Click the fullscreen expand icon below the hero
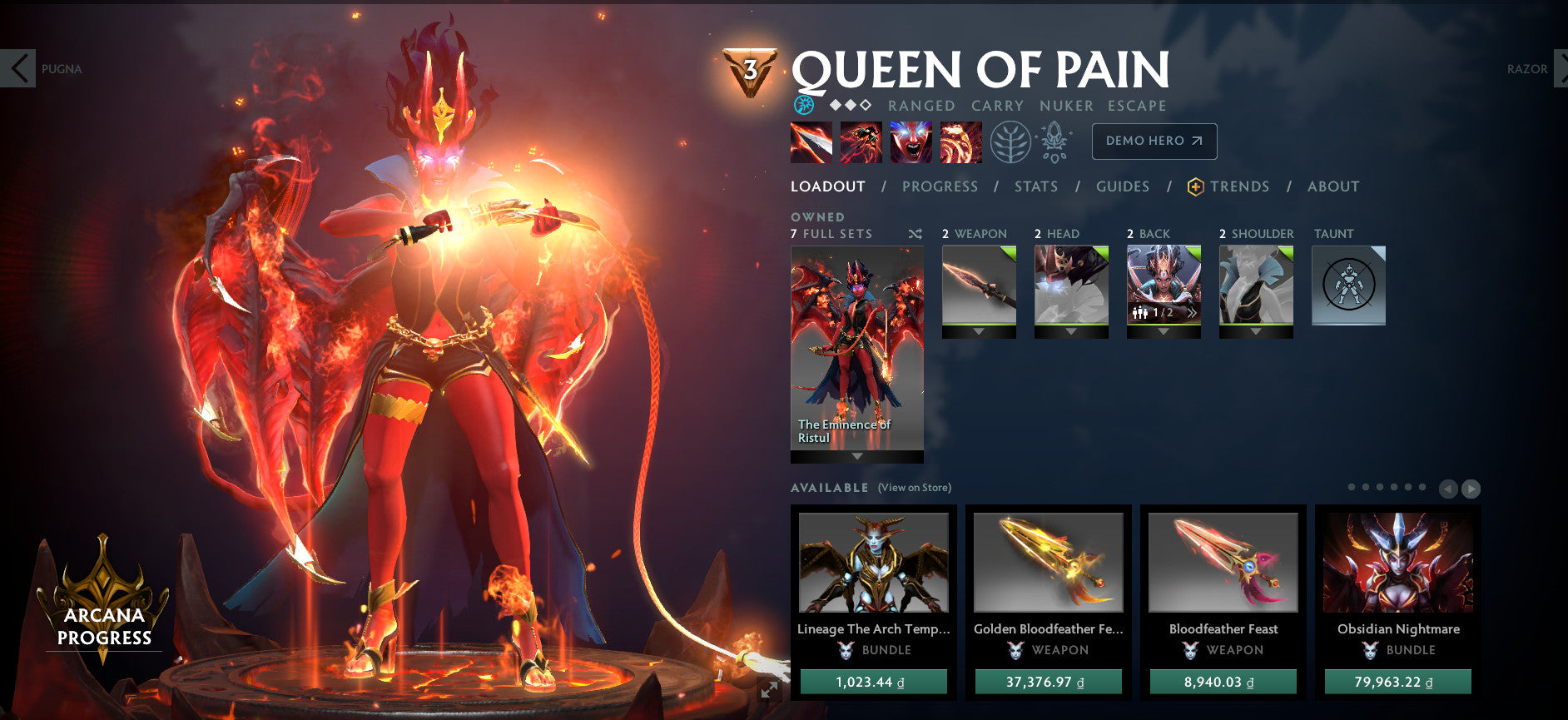Screen dimensions: 1568x720 pos(767,688)
